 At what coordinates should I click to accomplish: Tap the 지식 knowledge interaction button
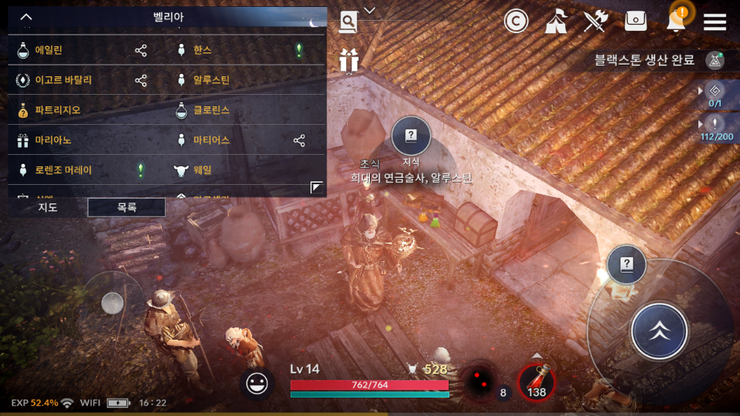pyautogui.click(x=410, y=136)
